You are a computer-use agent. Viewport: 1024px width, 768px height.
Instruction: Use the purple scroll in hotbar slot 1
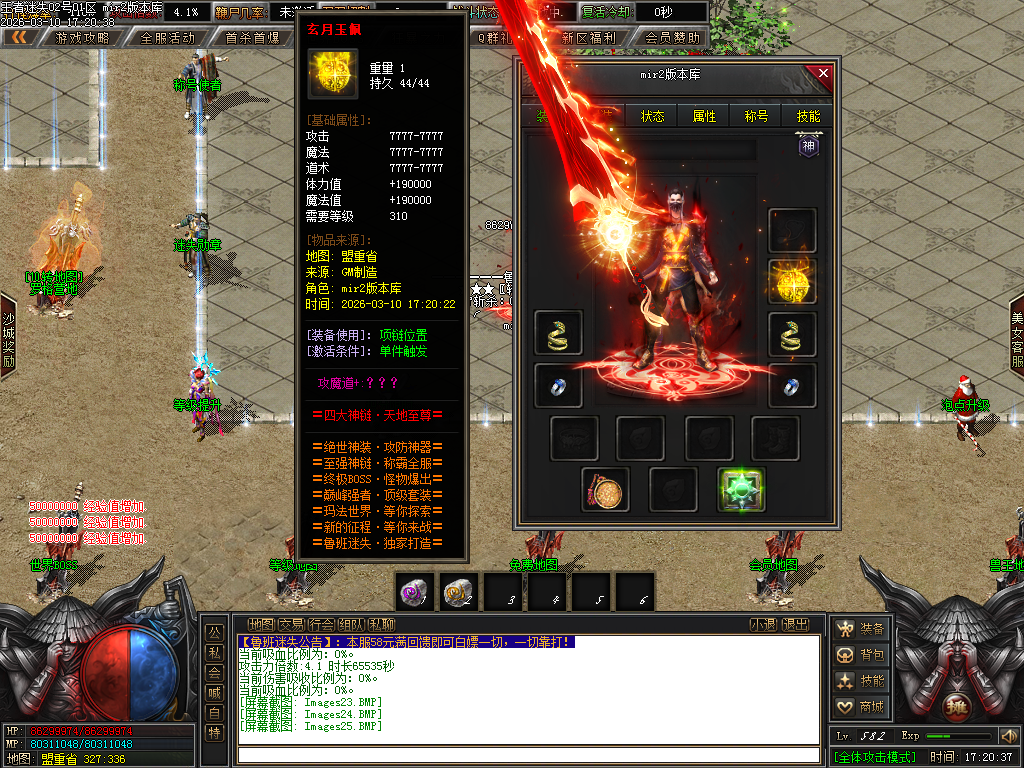[414, 592]
